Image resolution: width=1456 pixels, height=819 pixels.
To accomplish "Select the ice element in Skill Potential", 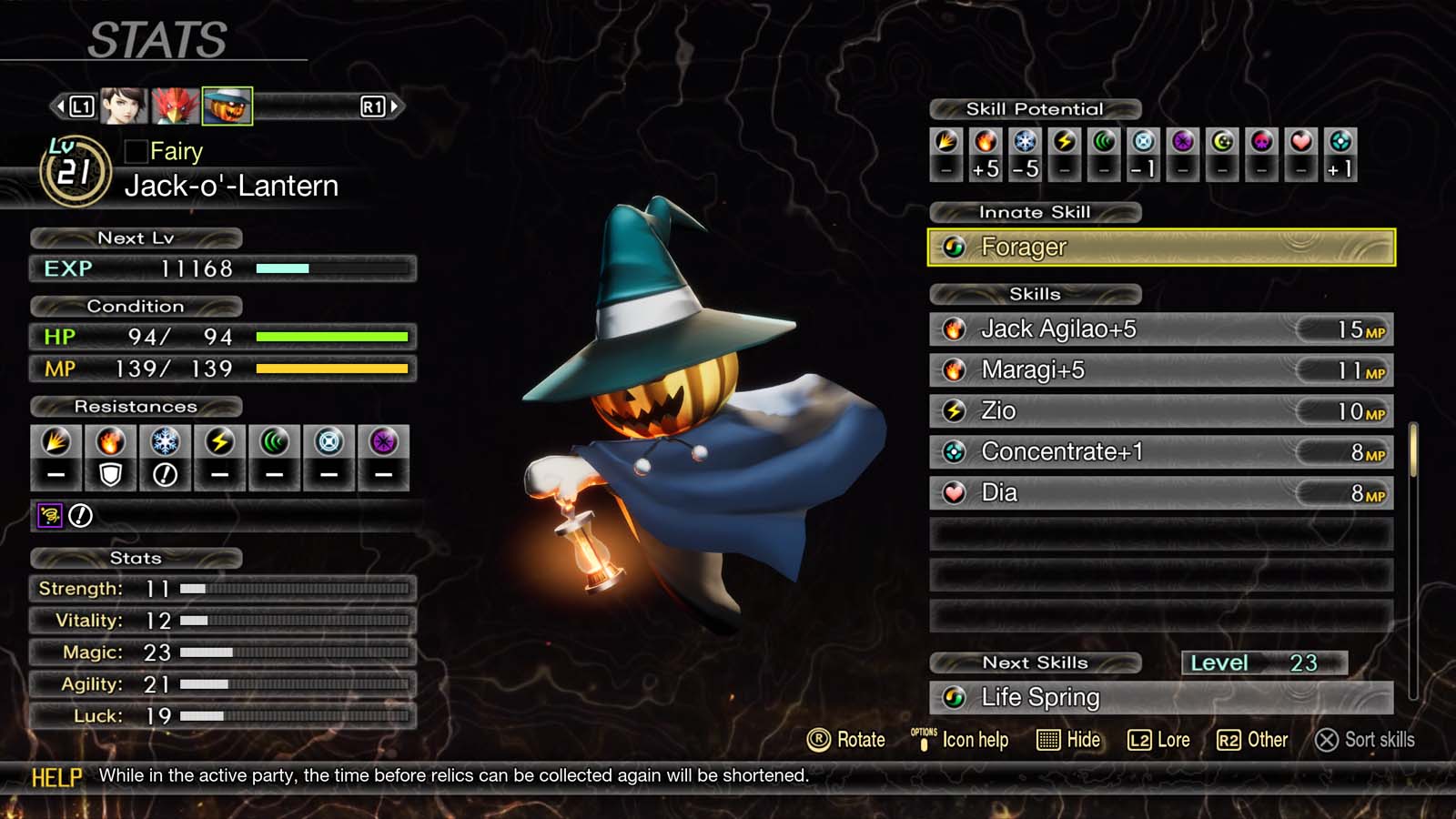I will [x=1026, y=142].
